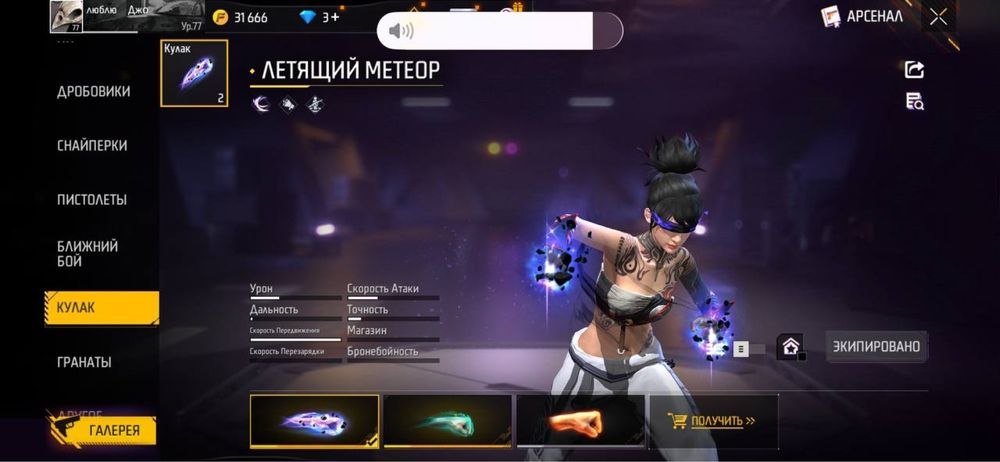Open the Галерея gallery
Viewport: 1000px width, 462px height.
(101, 430)
